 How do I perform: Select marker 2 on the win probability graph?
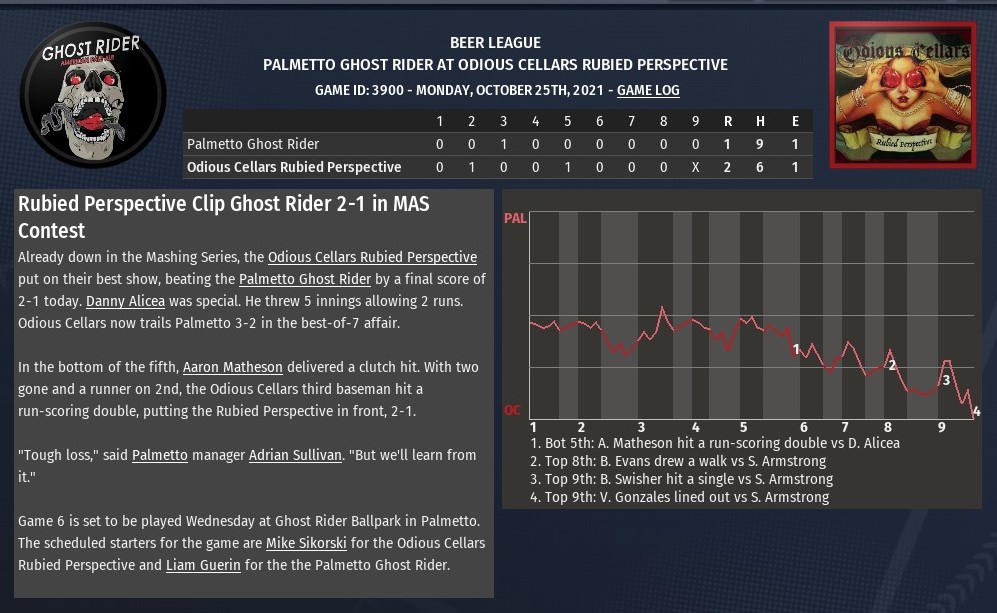click(x=892, y=365)
